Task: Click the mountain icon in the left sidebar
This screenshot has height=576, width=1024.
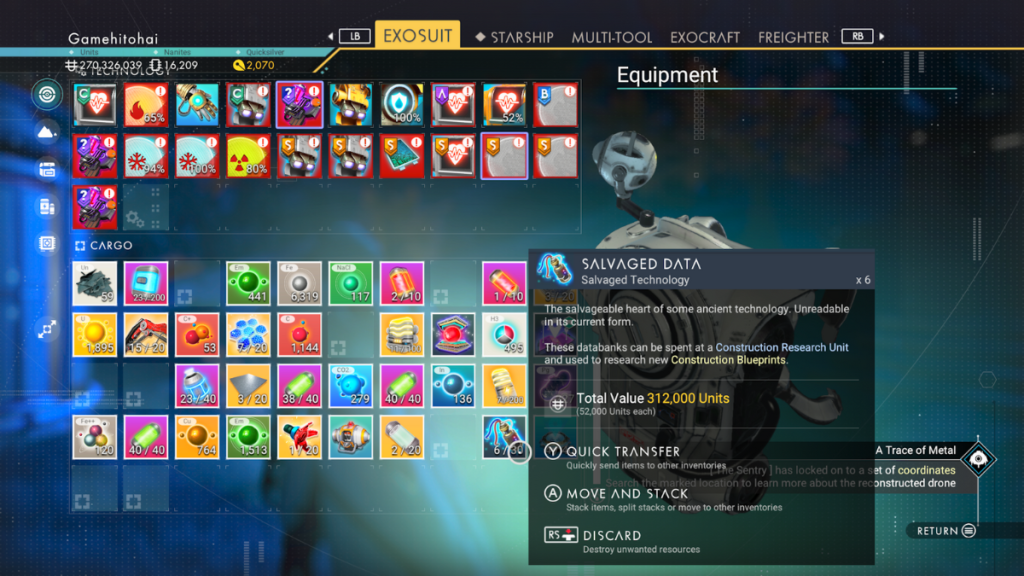Action: pyautogui.click(x=46, y=132)
